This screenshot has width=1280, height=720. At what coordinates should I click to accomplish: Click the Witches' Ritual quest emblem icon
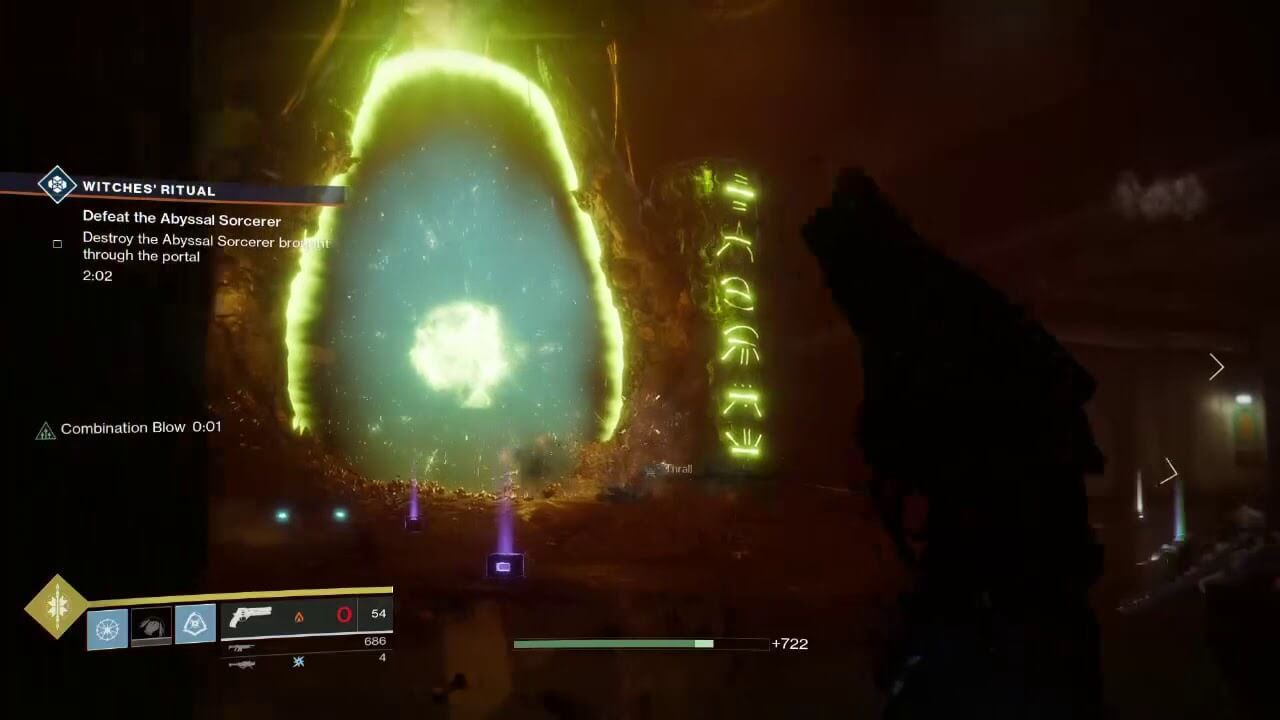point(58,187)
